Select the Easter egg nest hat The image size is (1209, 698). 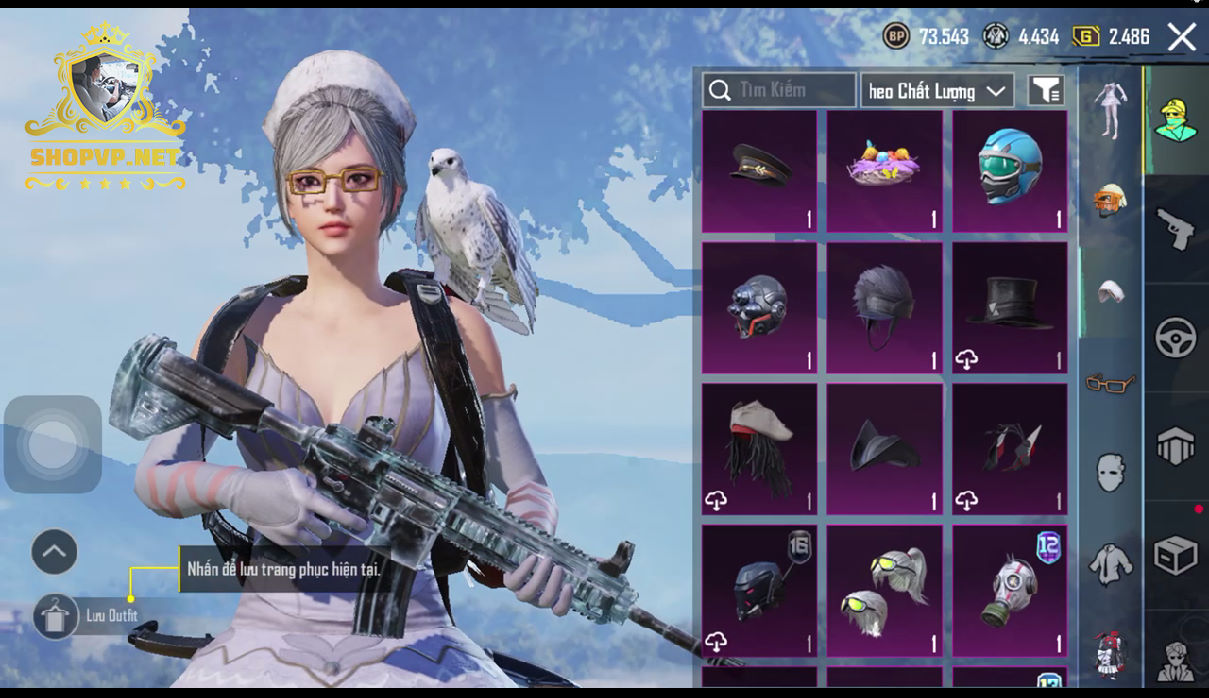pyautogui.click(x=885, y=171)
